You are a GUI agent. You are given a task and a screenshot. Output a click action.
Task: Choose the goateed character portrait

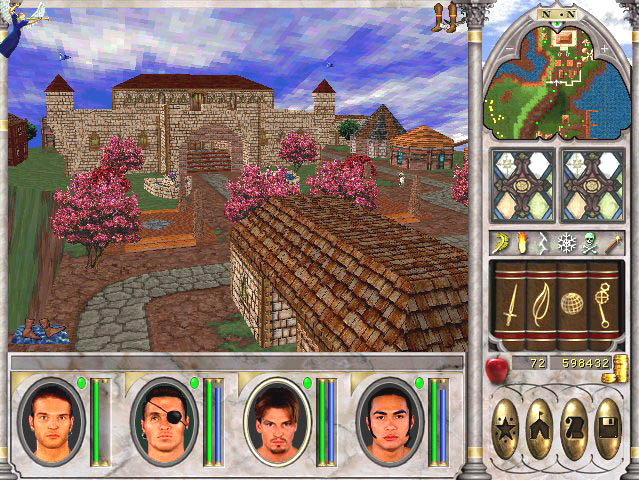(276, 422)
